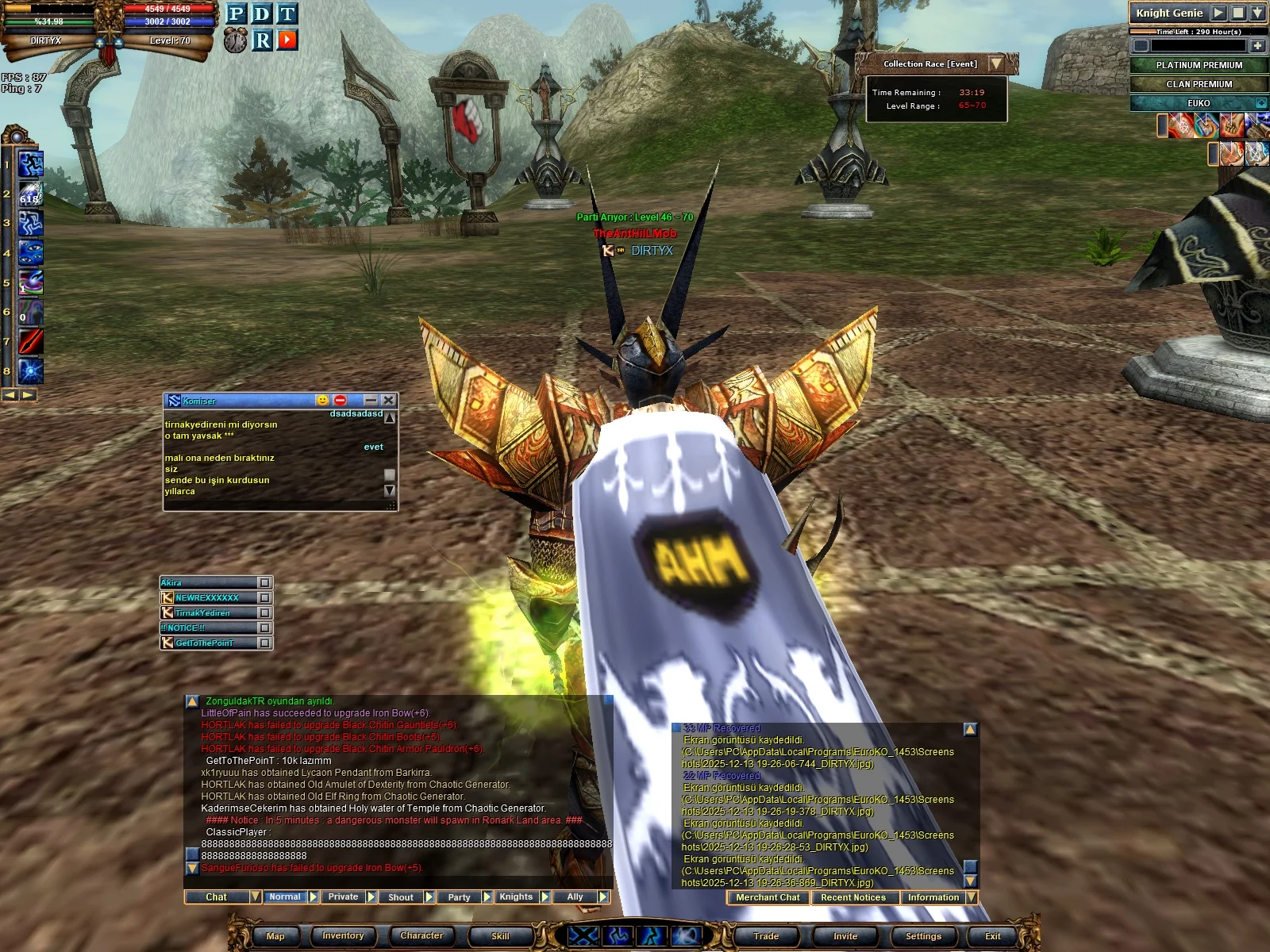
Task: Click the Invite button
Action: (845, 936)
